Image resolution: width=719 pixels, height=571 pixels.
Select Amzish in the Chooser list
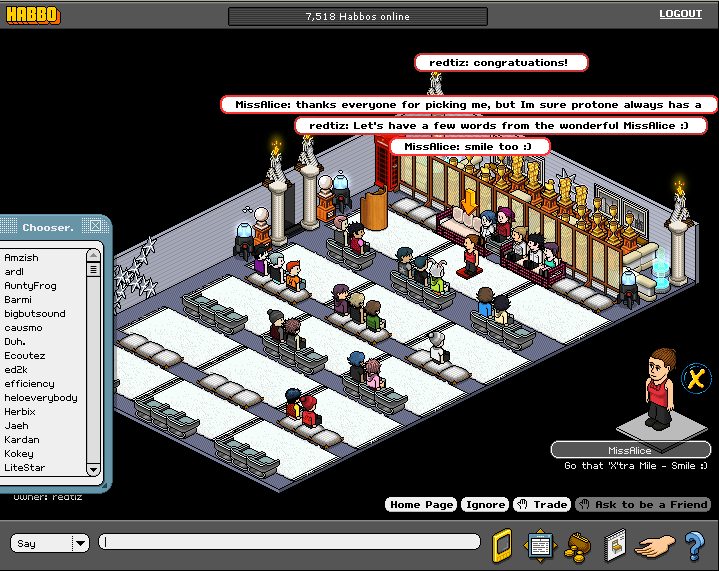[21, 258]
